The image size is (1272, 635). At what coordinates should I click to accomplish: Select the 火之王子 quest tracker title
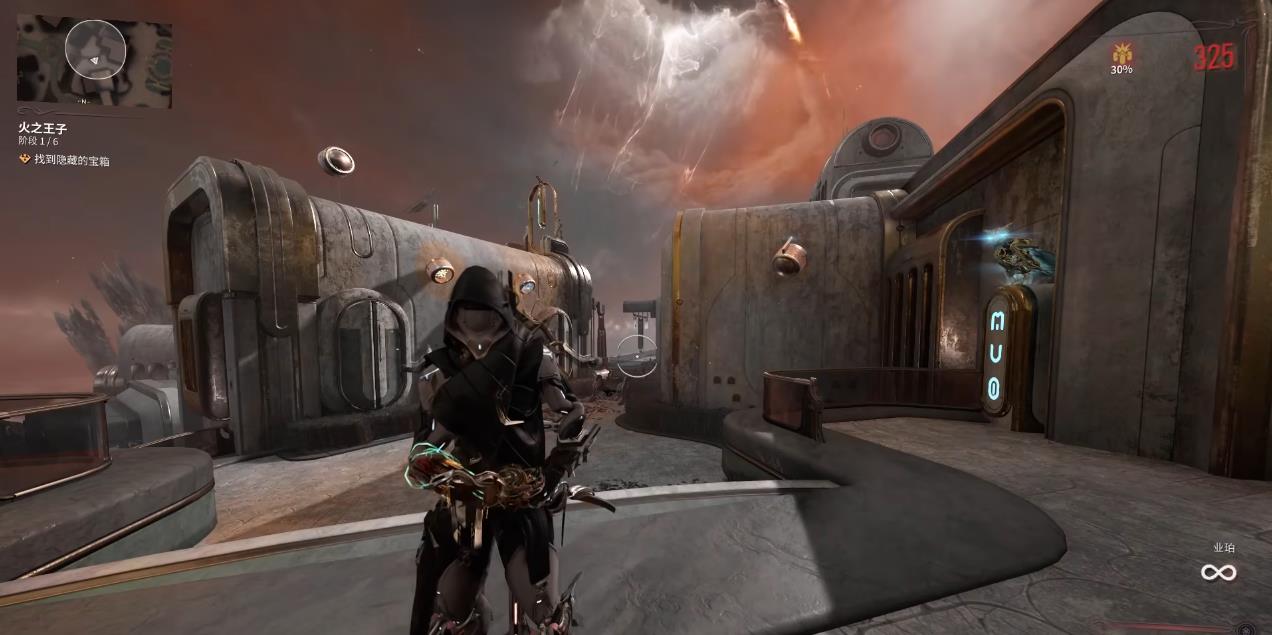(x=42, y=129)
